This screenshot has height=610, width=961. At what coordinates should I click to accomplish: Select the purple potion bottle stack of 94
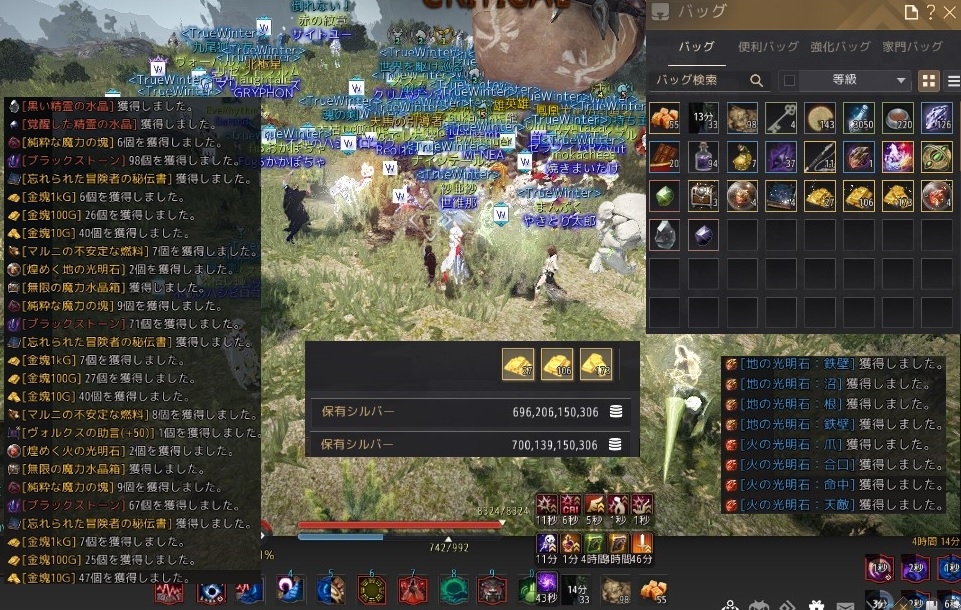(703, 156)
